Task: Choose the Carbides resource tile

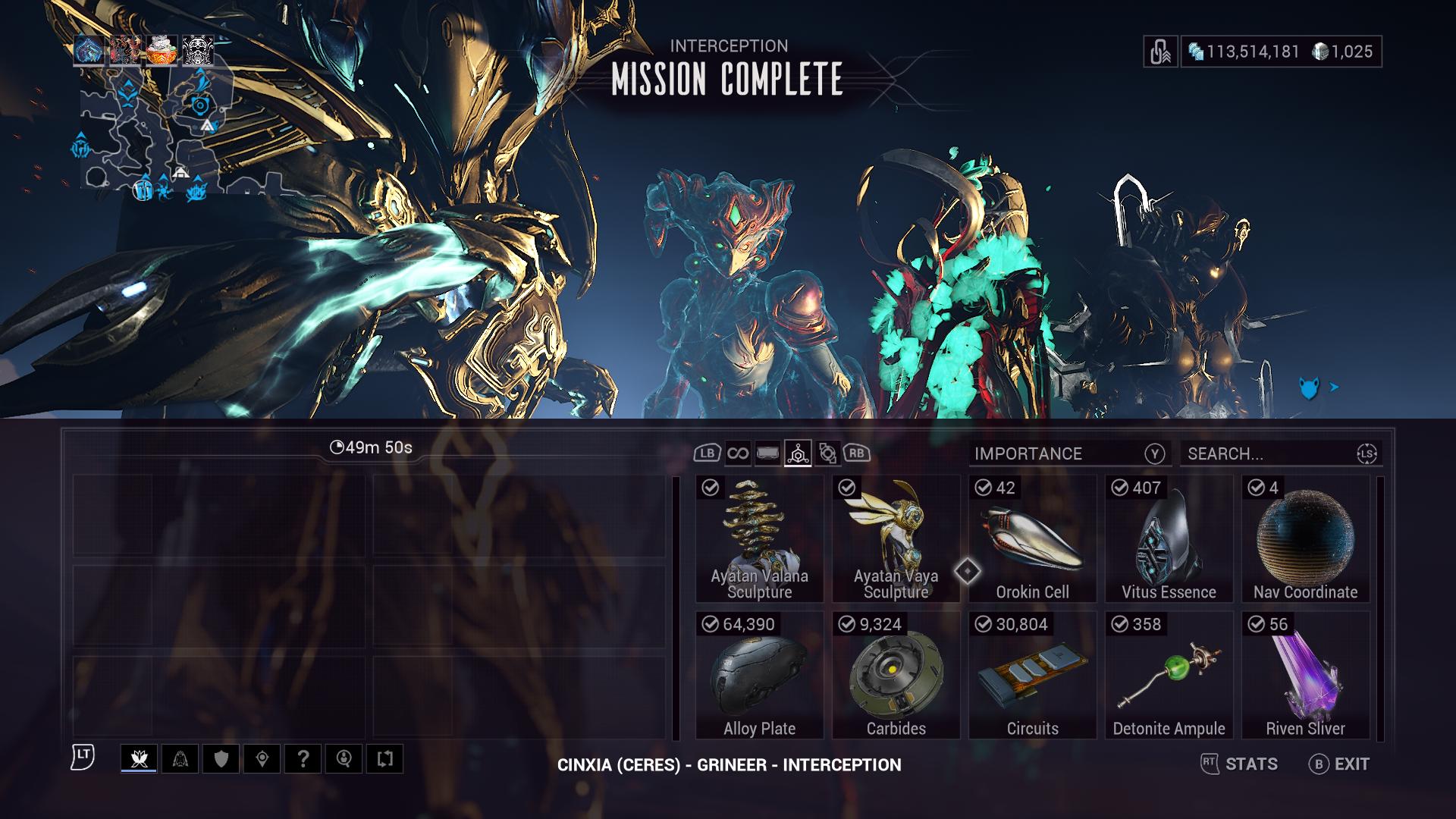Action: click(896, 676)
